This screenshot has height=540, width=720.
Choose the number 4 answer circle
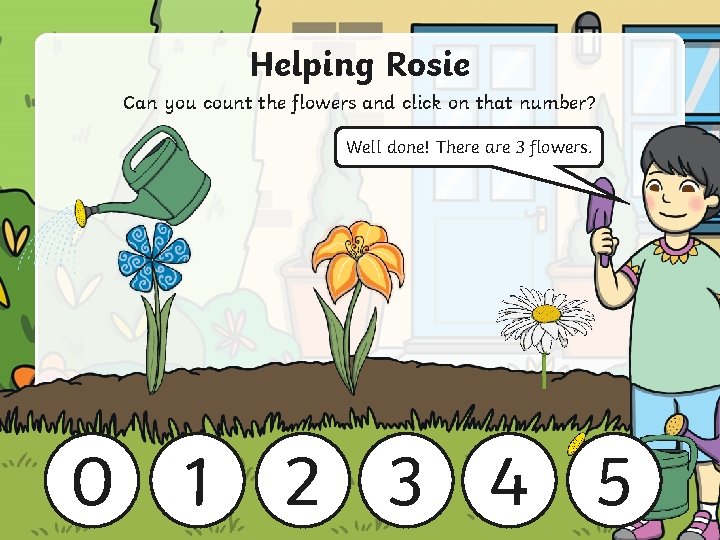(x=510, y=482)
